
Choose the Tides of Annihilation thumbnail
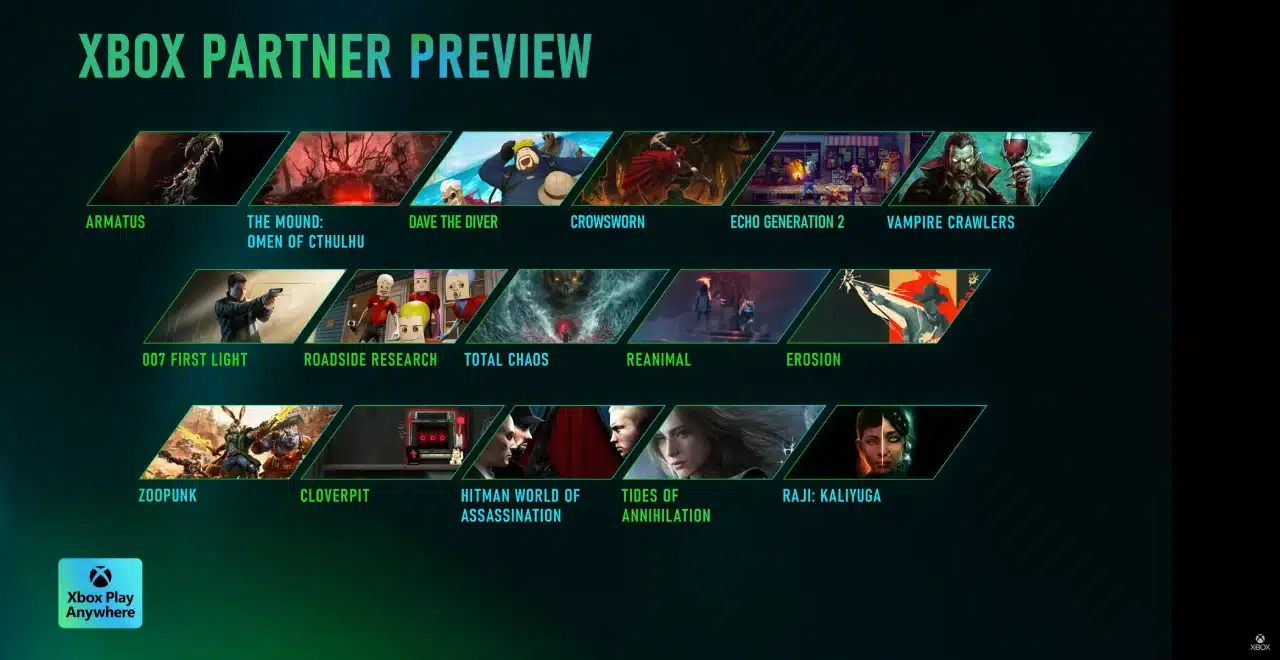723,442
